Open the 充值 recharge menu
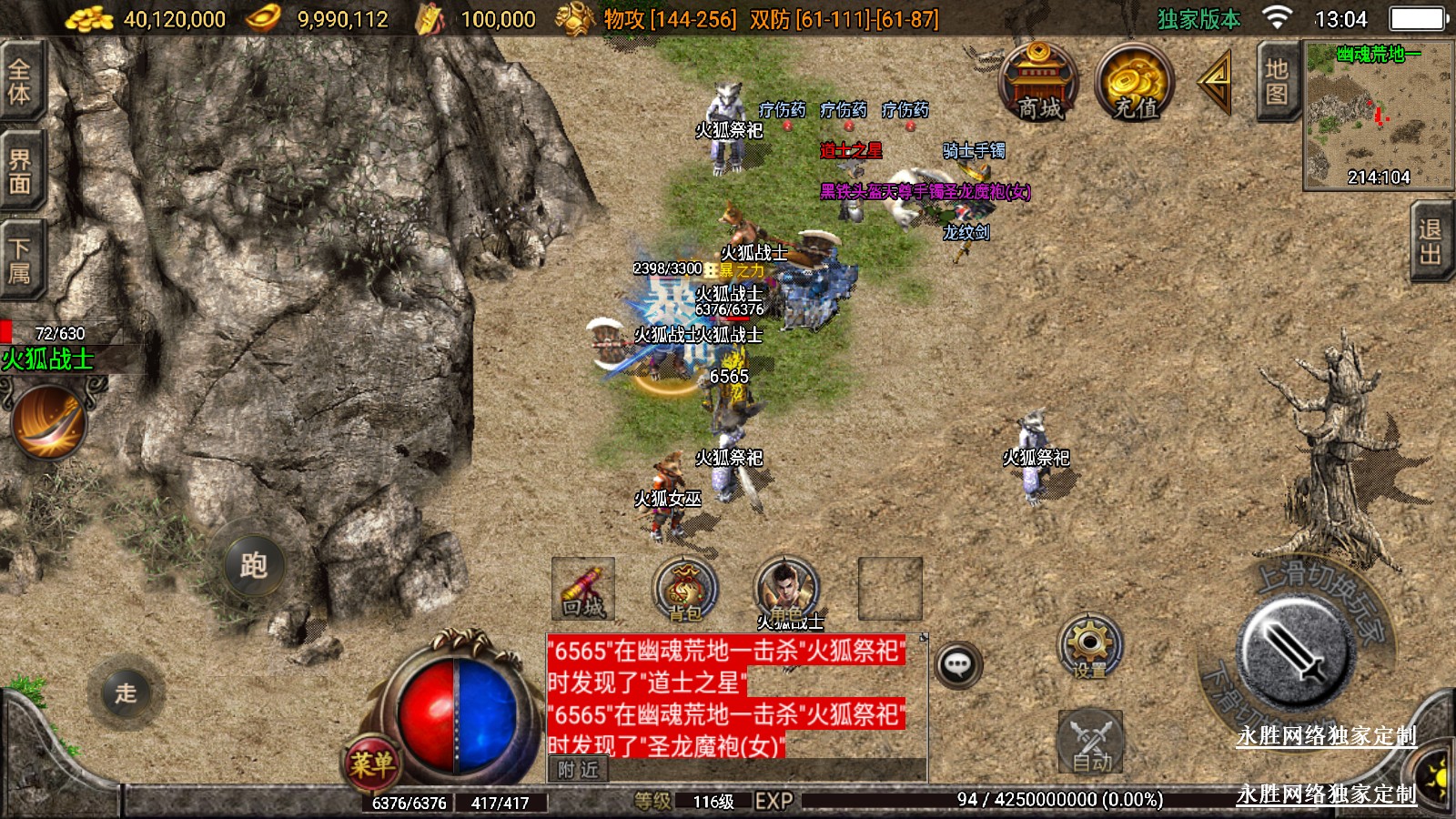This screenshot has width=1456, height=819. (x=1135, y=83)
